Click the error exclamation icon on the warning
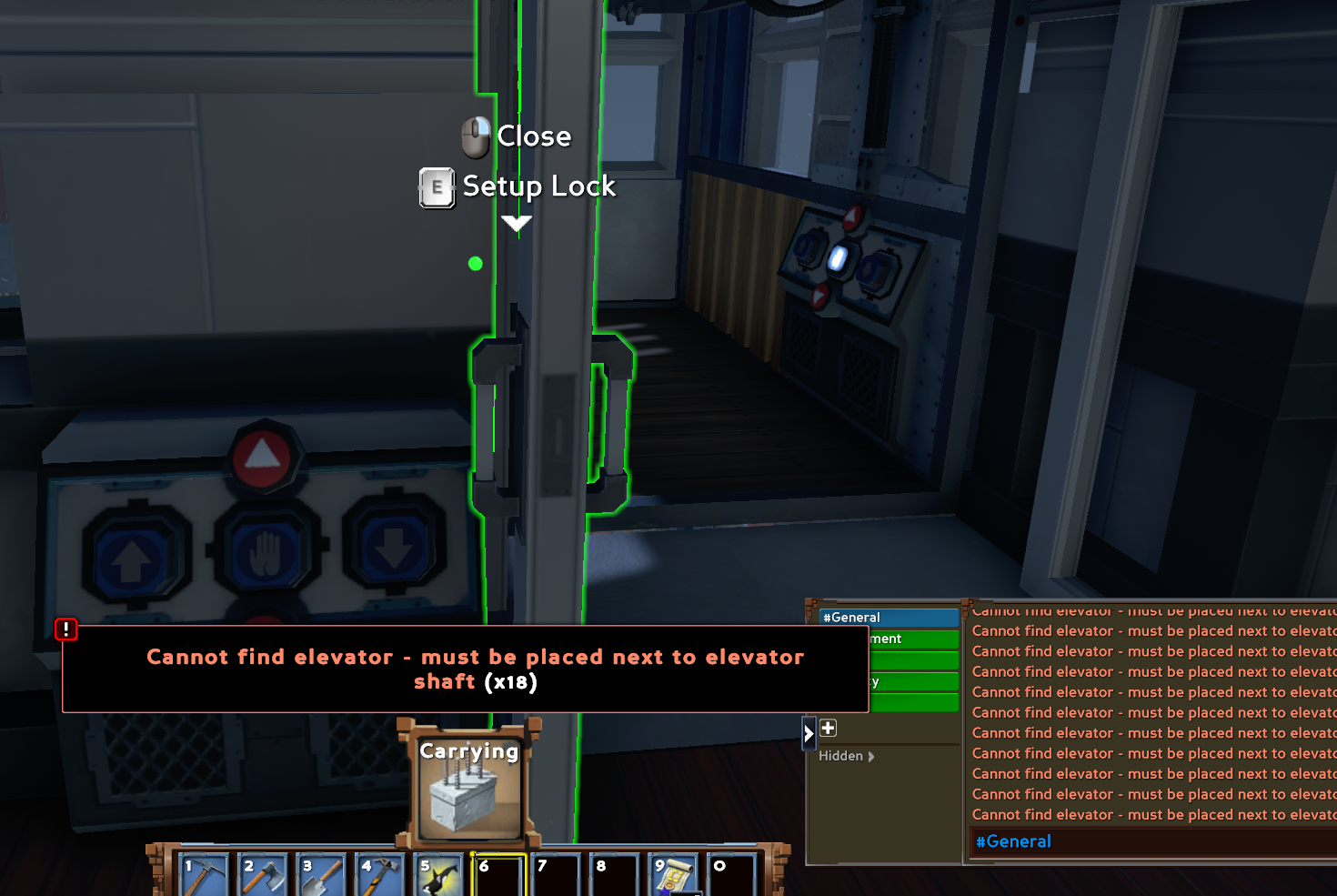 coord(66,629)
